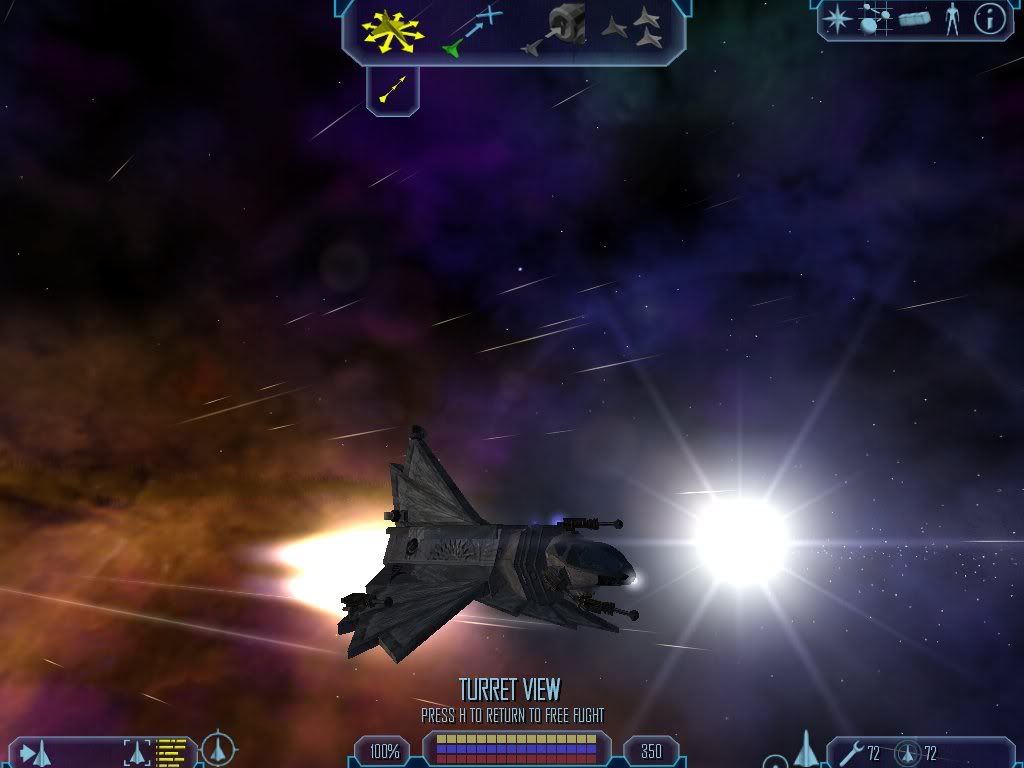1024x768 pixels.
Task: Click the contact list ship arrow icon
Action: click(34, 752)
